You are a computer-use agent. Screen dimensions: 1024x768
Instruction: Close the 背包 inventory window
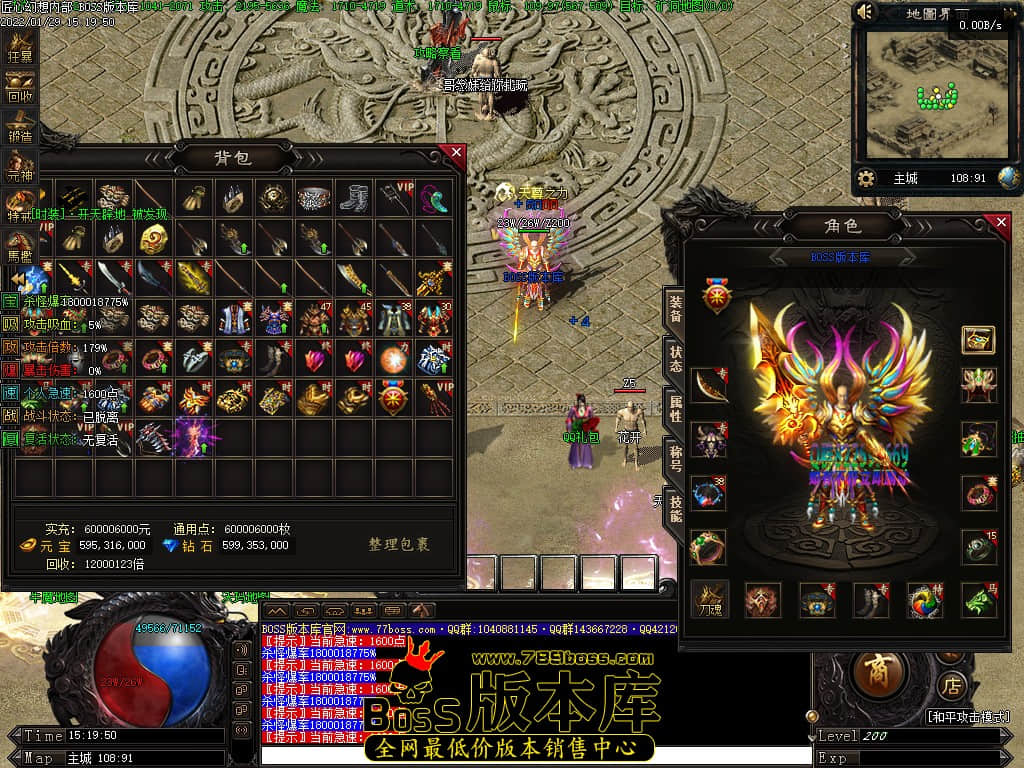(x=456, y=153)
